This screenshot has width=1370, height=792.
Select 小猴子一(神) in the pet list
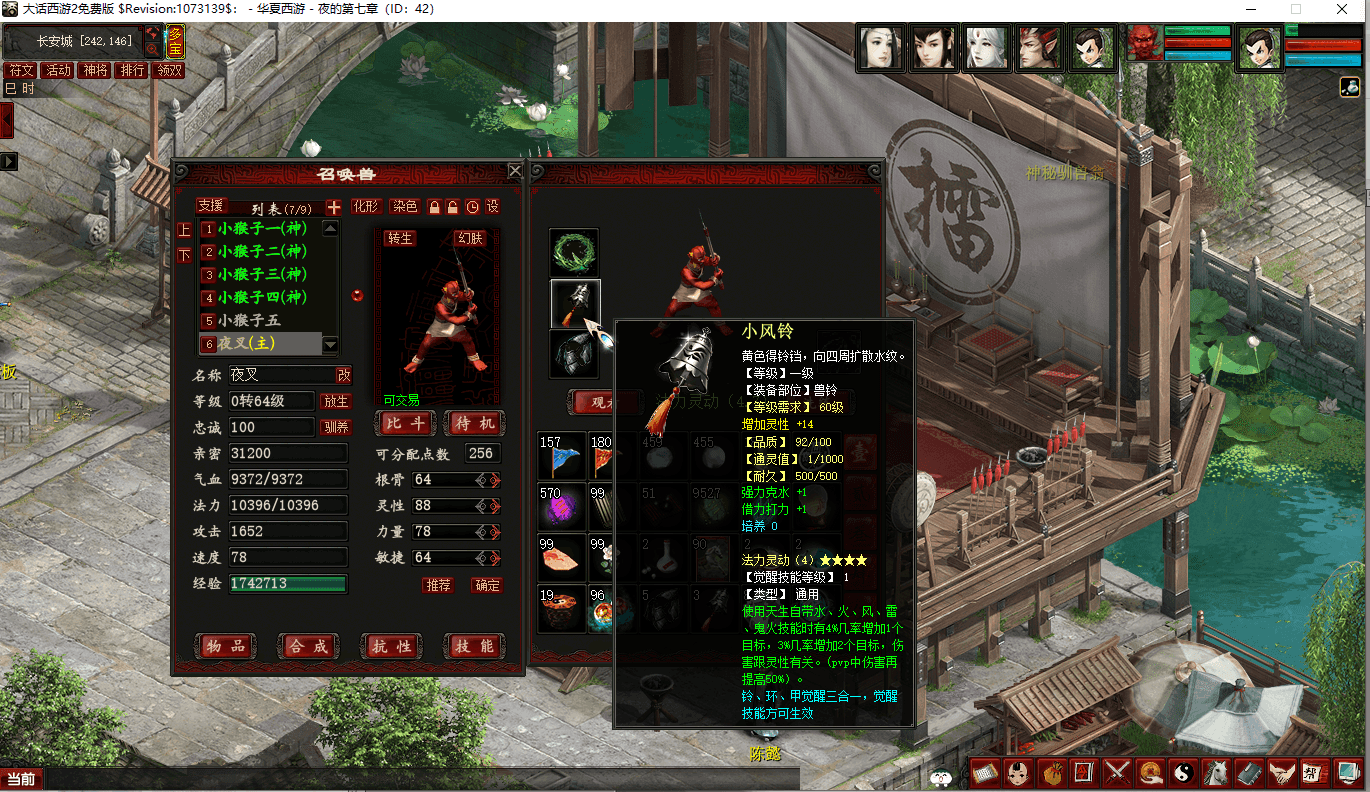(262, 229)
